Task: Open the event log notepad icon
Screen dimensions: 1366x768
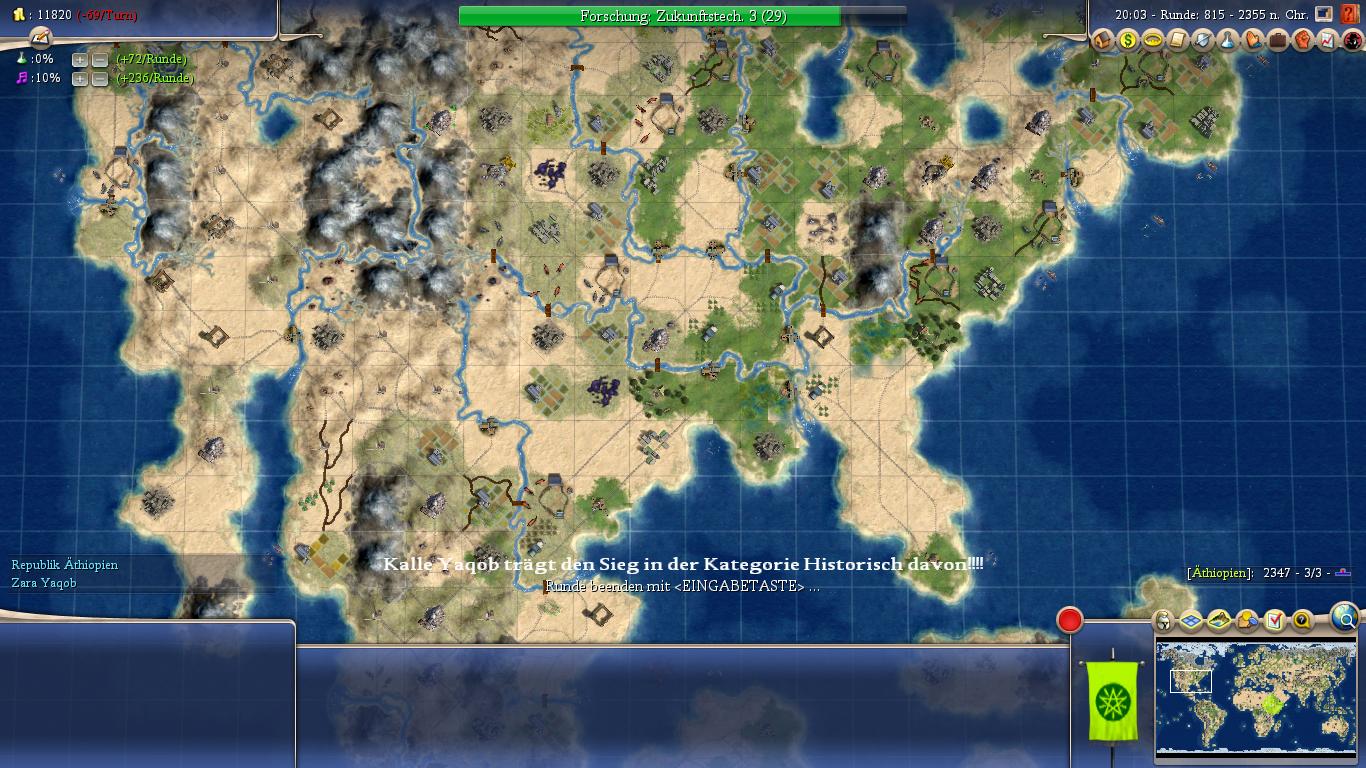Action: click(40, 37)
